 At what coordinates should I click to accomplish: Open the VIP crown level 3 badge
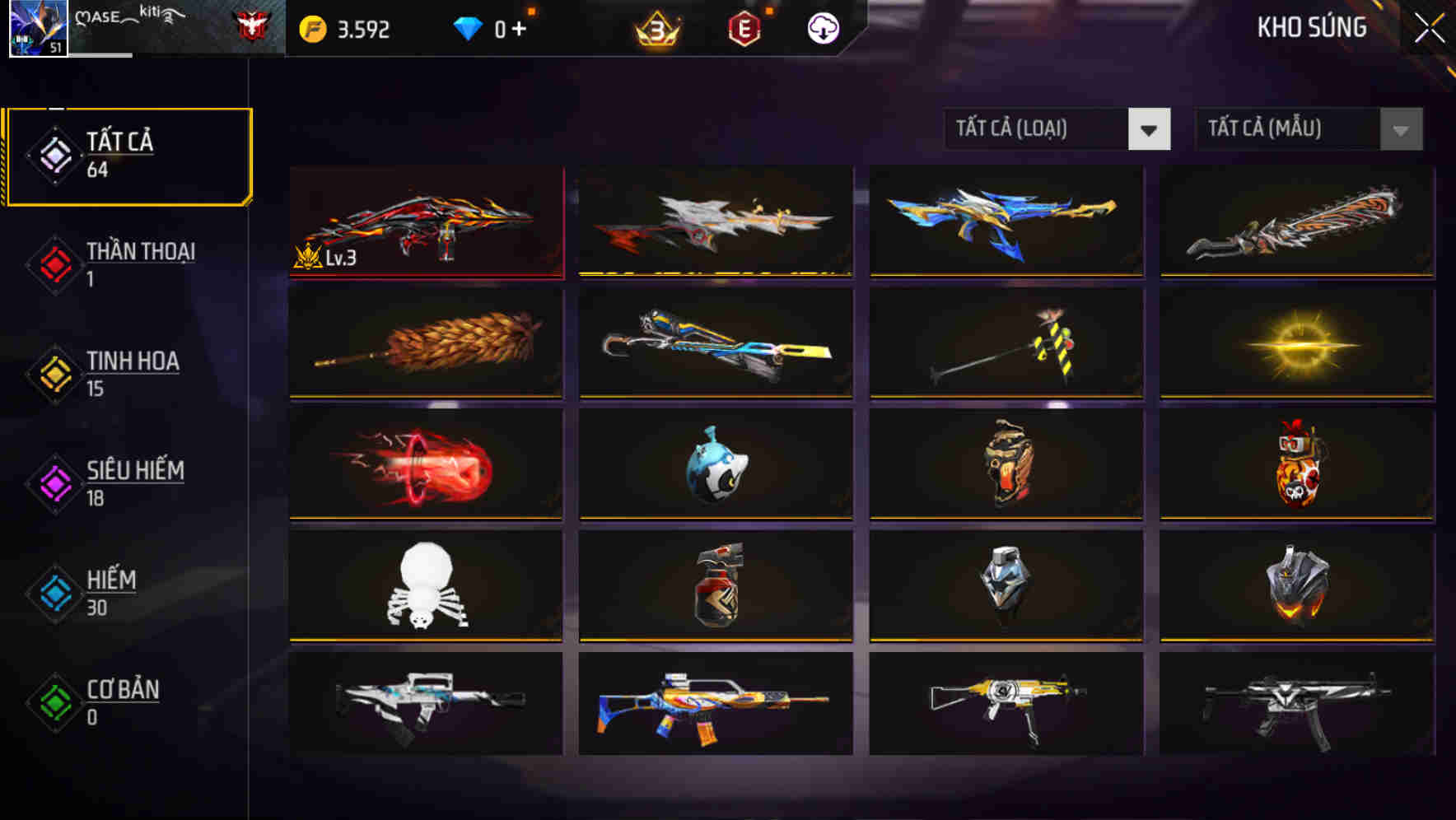(x=655, y=27)
